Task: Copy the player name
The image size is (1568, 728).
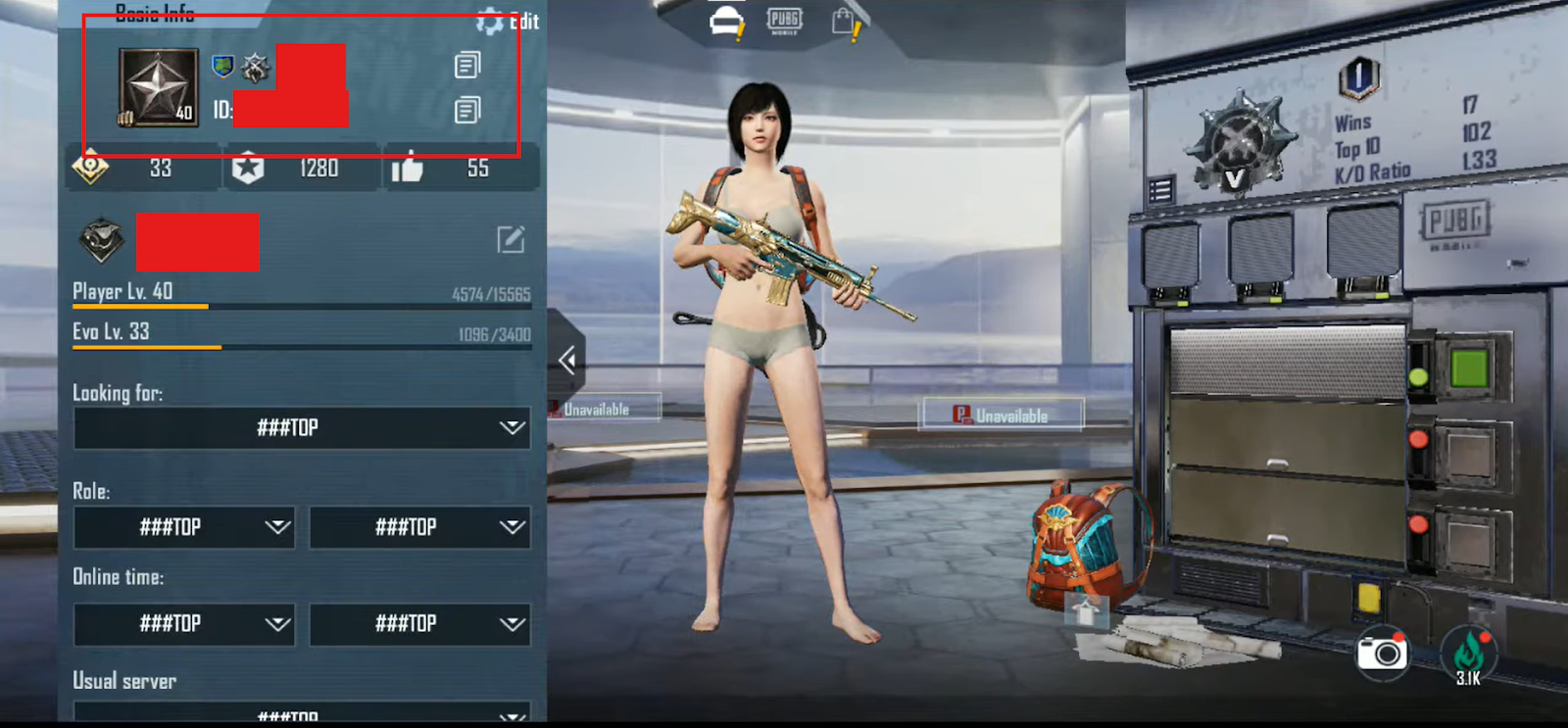Action: (467, 66)
